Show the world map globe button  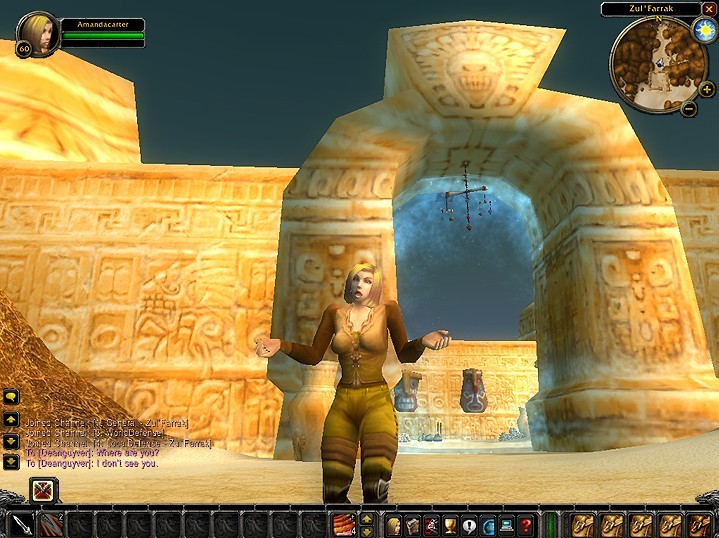coord(488,524)
